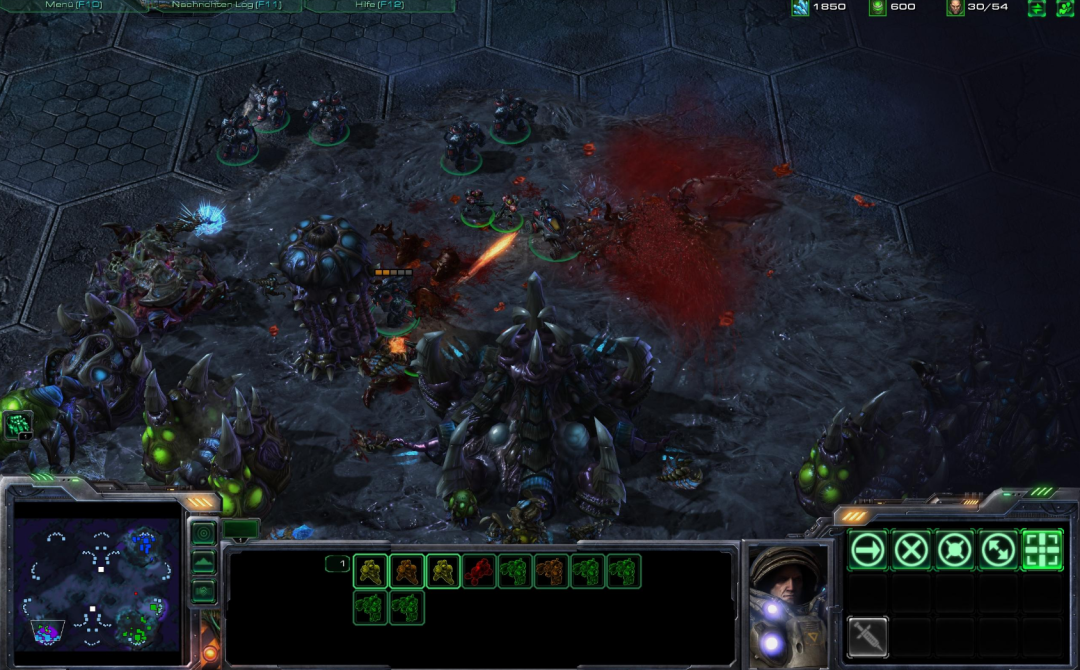Issue the Stop command (X icon)
Screen dimensions: 1080x670
click(911, 550)
